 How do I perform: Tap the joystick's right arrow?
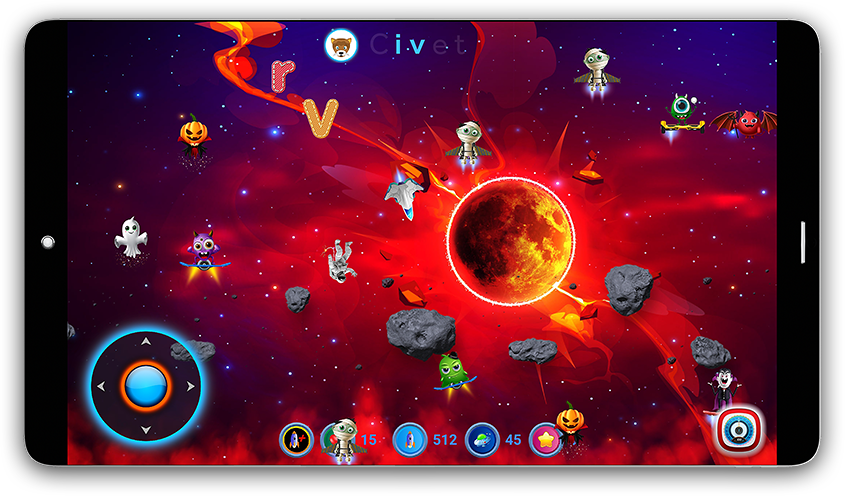(x=190, y=386)
